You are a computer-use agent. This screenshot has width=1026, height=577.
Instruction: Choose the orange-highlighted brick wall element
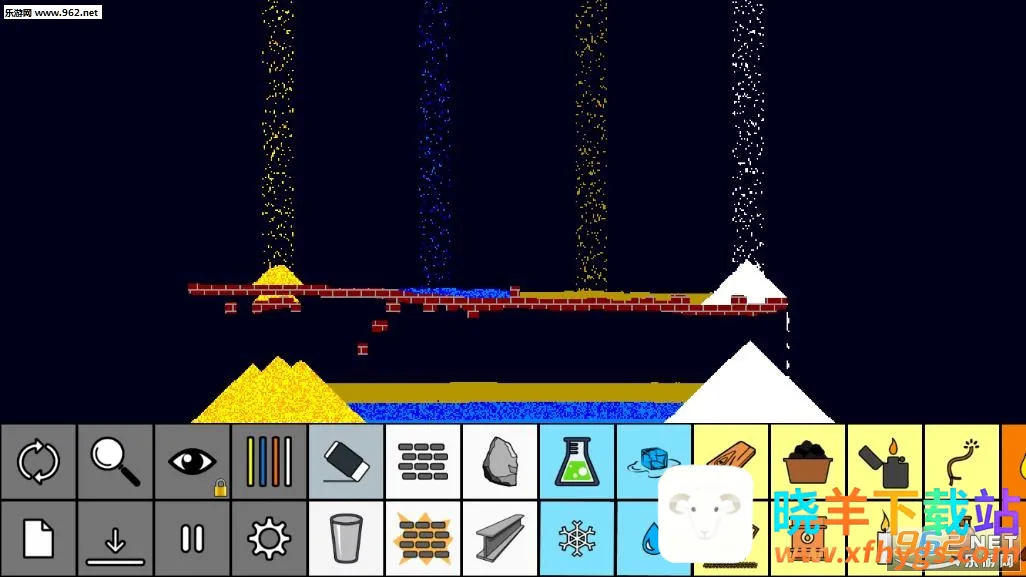(423, 539)
